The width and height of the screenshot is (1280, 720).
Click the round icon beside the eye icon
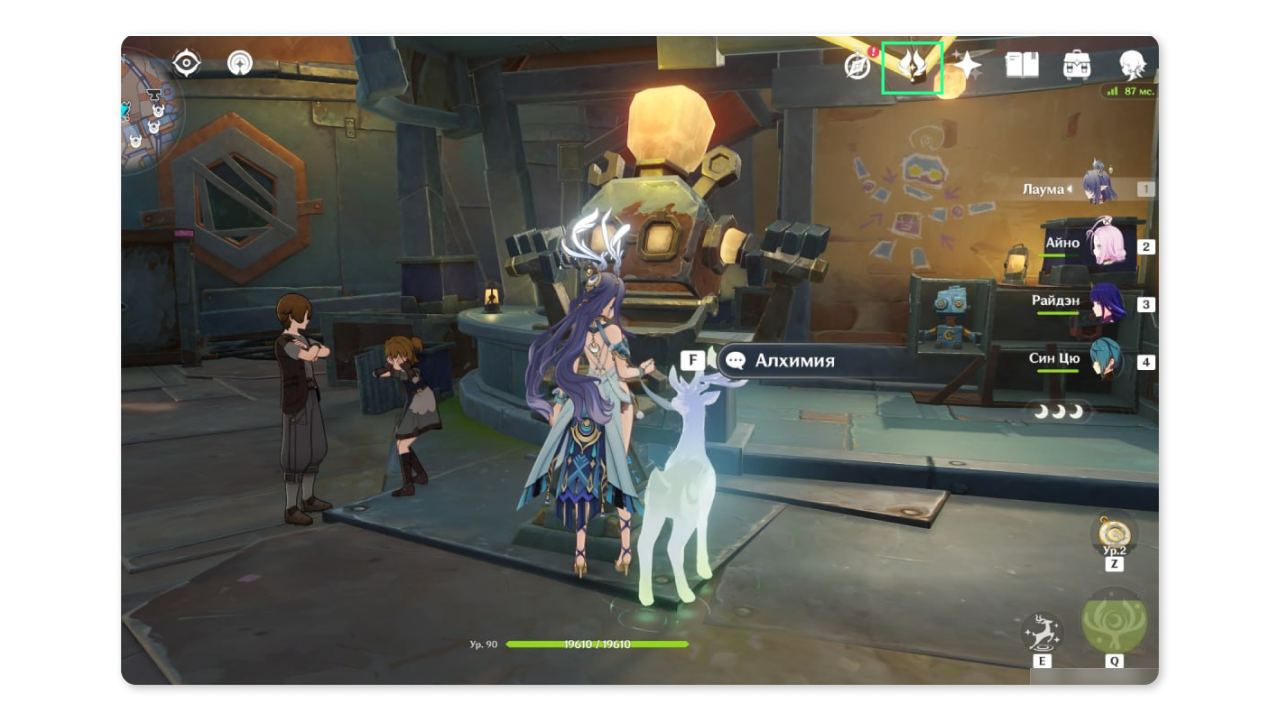(x=240, y=64)
